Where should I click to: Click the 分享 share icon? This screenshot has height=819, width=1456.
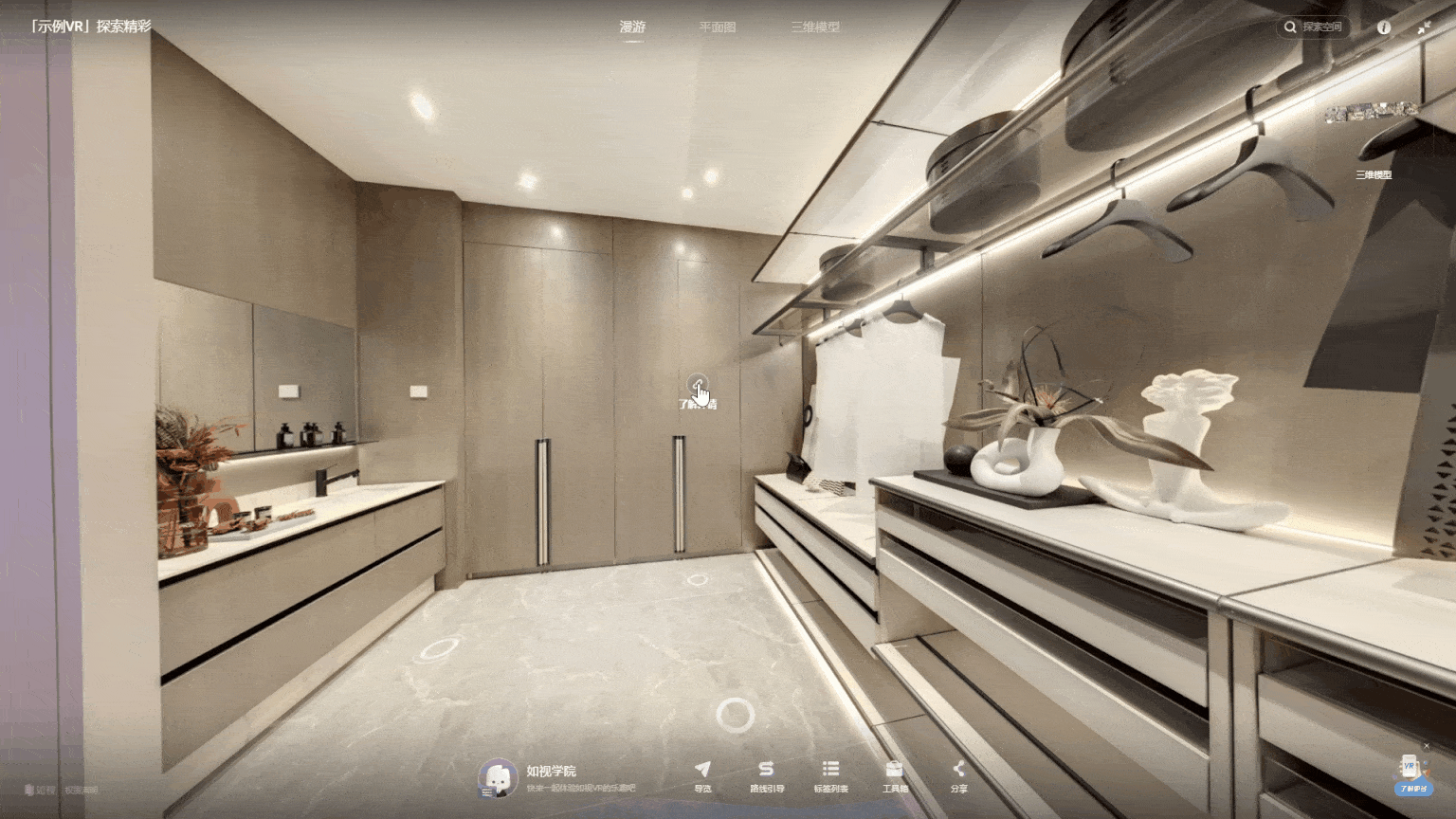point(958,775)
